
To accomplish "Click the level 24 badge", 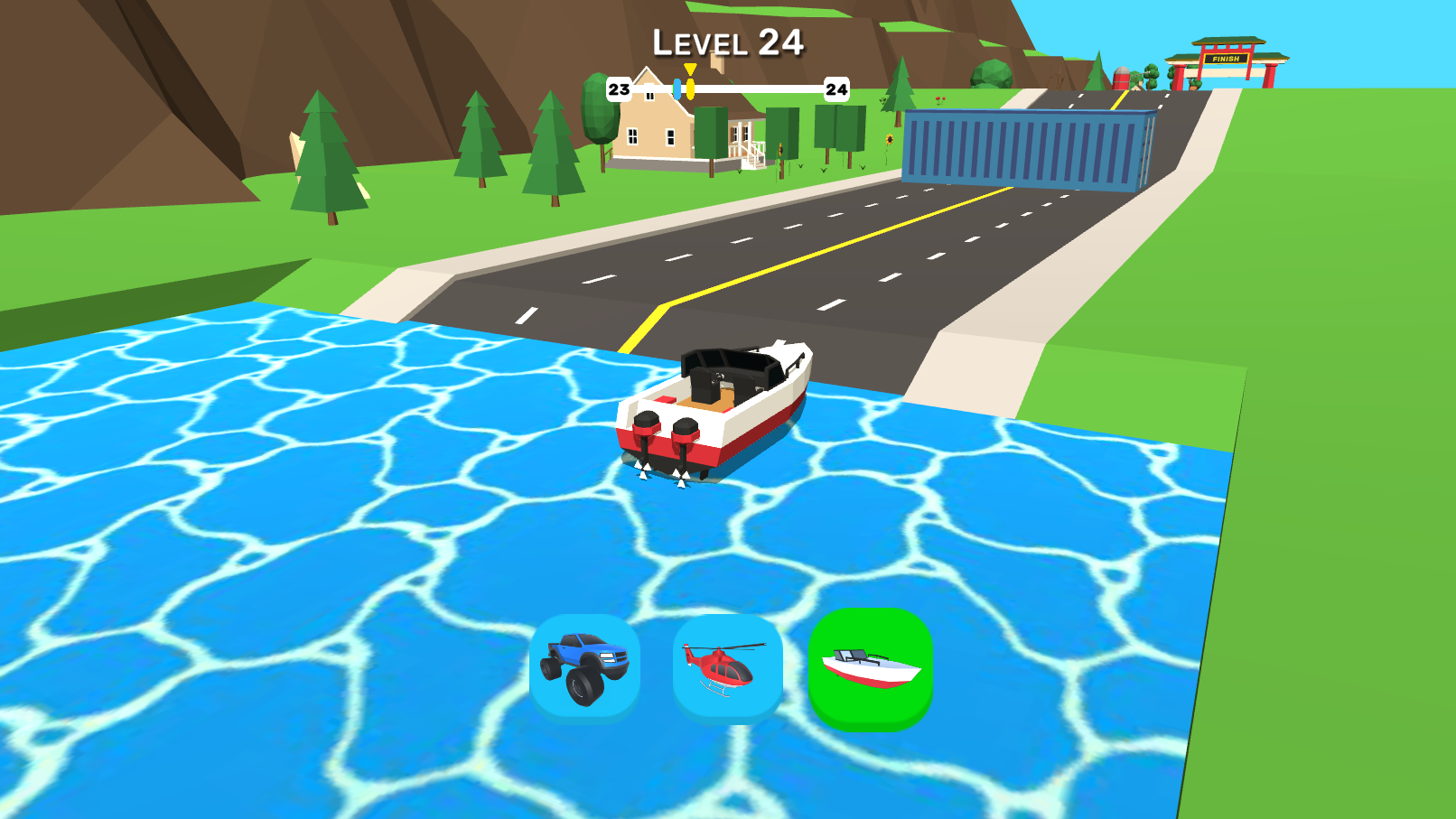I will pos(835,88).
